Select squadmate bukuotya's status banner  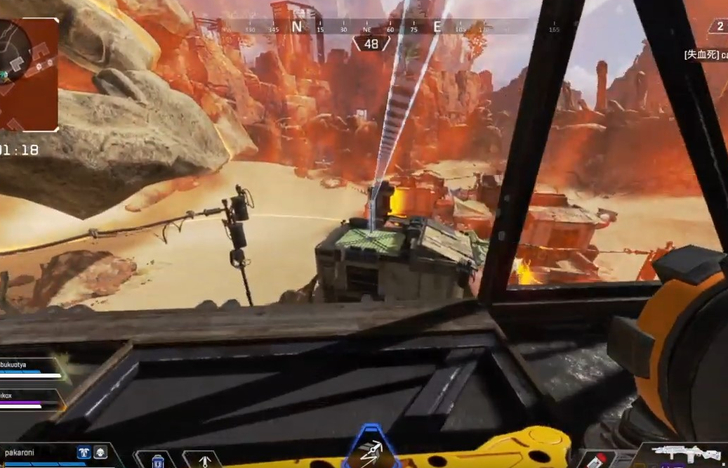pos(30,370)
